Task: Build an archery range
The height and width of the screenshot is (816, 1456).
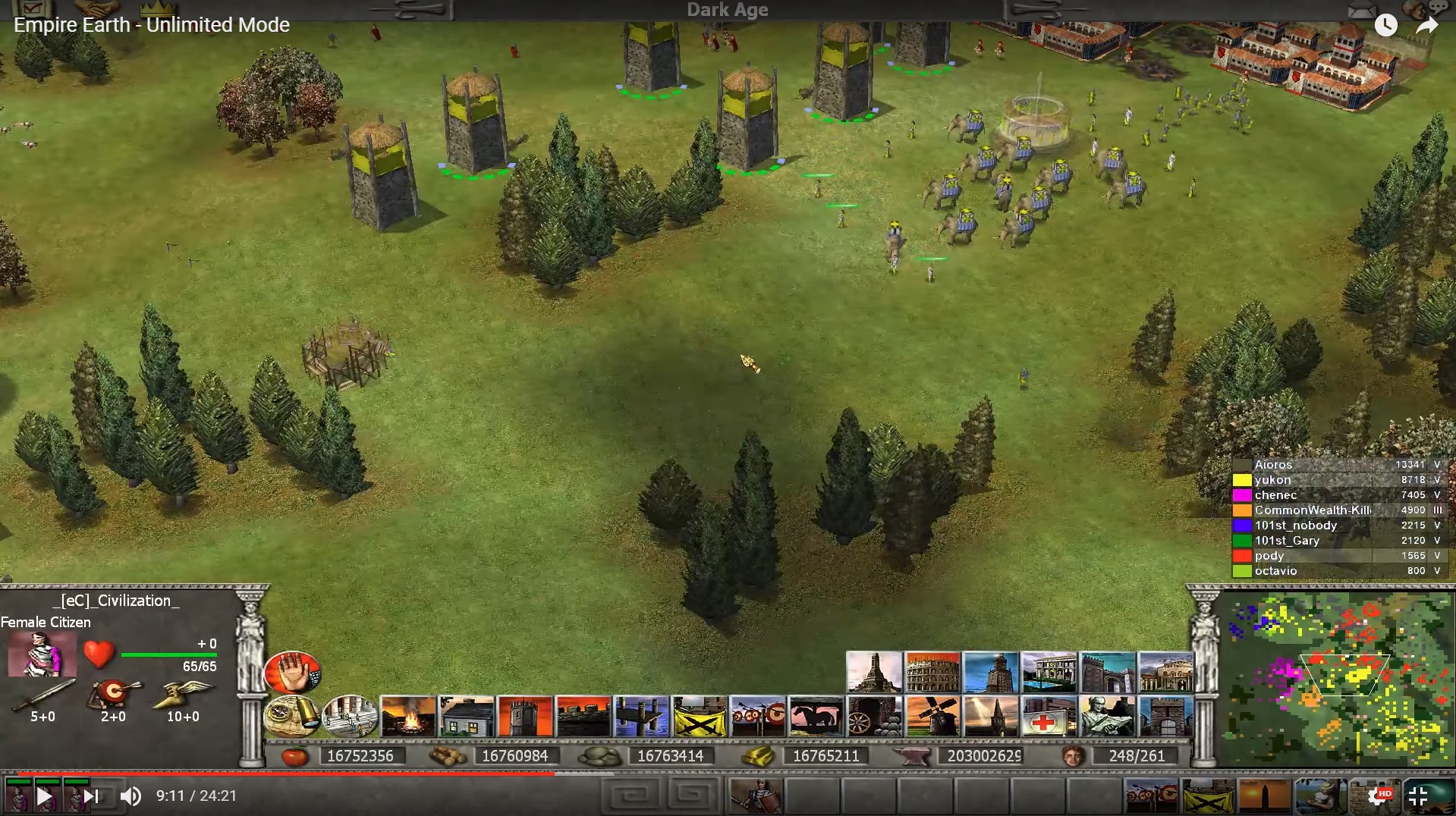Action: point(758,717)
